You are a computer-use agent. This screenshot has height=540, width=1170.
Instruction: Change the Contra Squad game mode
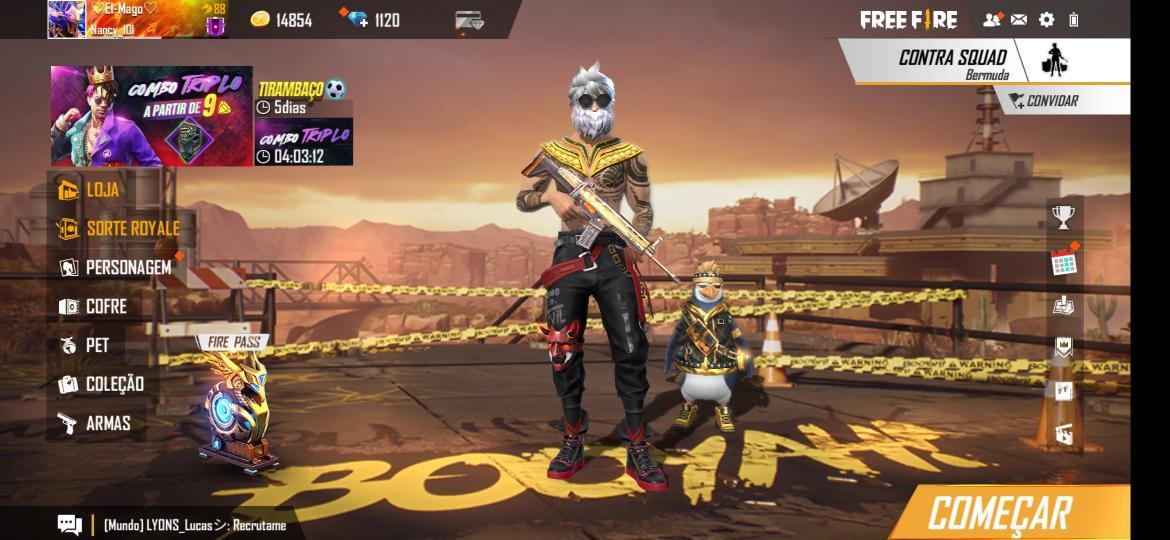coord(952,61)
